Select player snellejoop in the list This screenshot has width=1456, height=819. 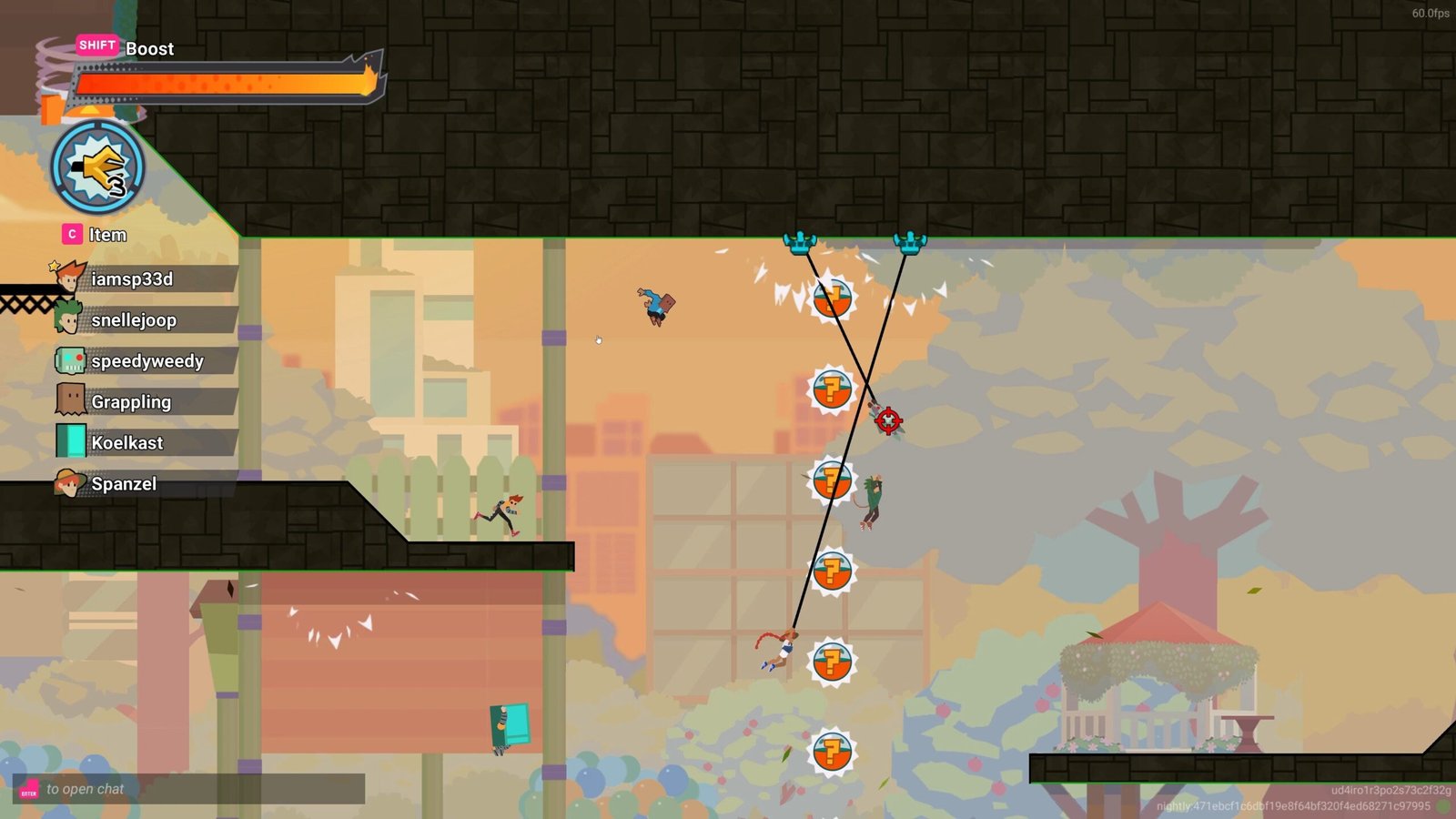point(146,320)
